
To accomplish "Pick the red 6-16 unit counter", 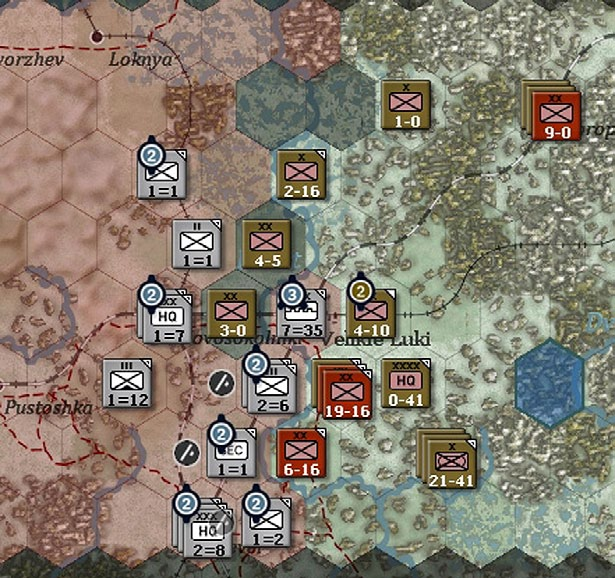I will [x=301, y=455].
